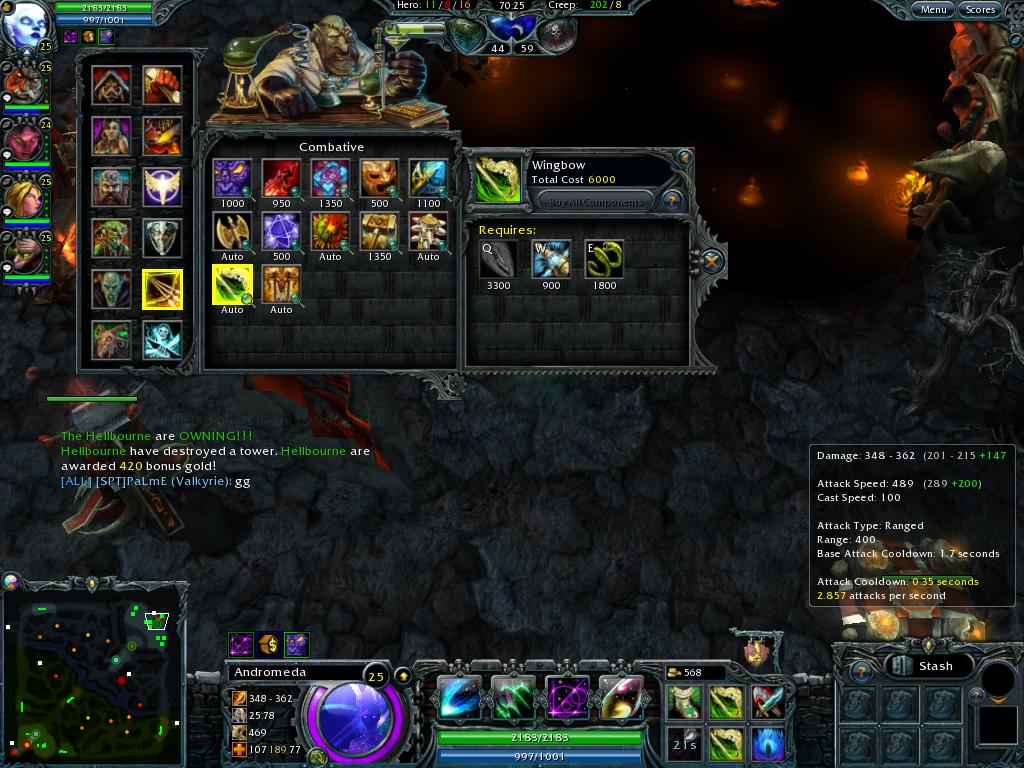Select the highlighted Wingbow item in Combative
This screenshot has height=768, width=1024.
click(232, 284)
